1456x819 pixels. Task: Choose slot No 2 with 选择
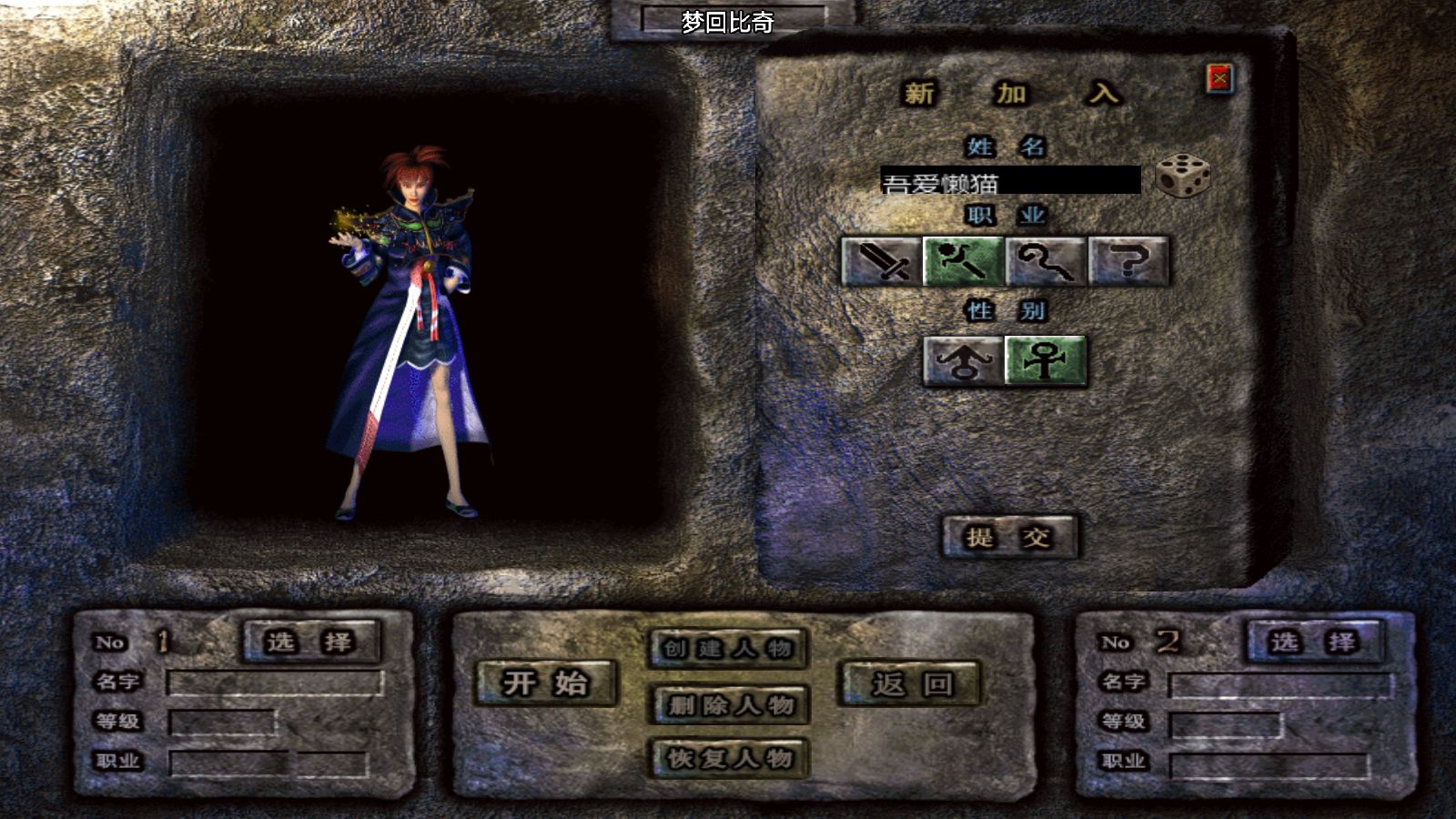pos(1314,642)
